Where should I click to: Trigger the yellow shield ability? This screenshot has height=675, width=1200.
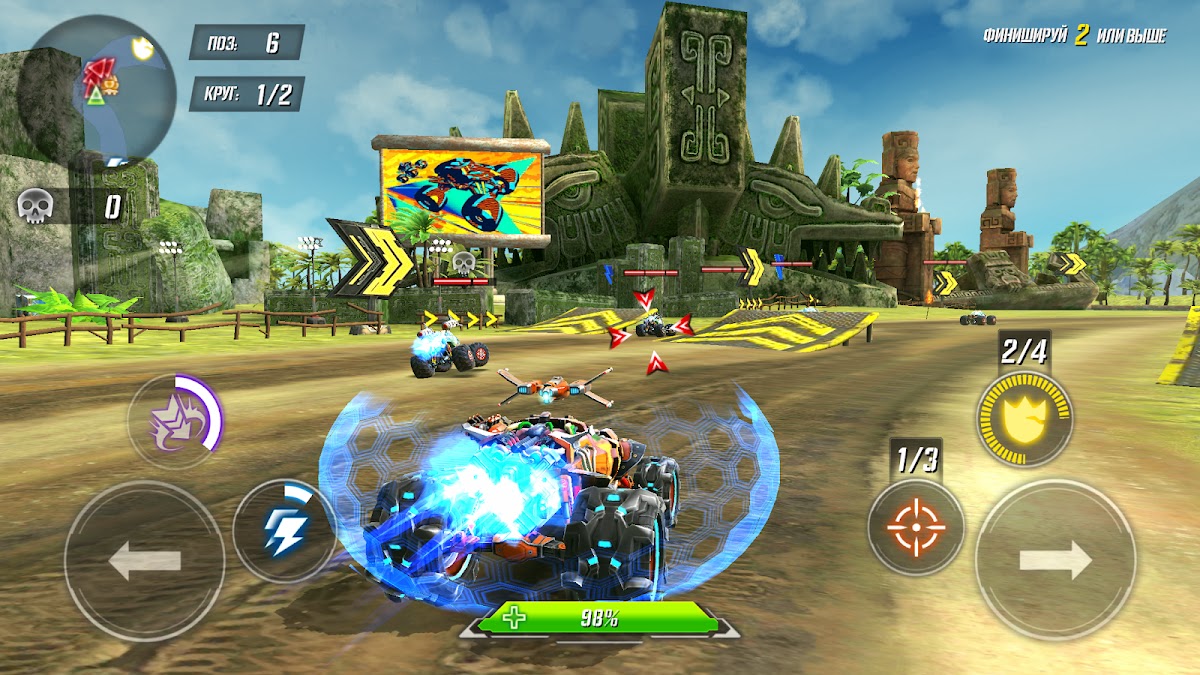tap(1024, 417)
